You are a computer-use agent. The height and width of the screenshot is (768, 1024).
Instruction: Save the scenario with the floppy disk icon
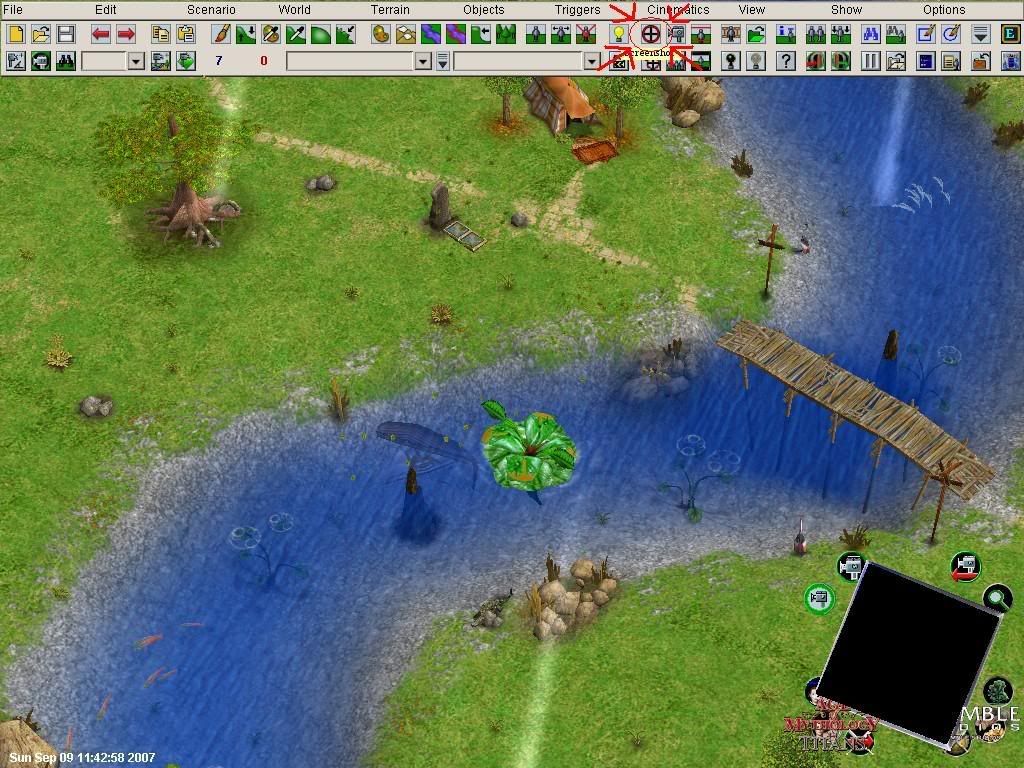coord(65,34)
